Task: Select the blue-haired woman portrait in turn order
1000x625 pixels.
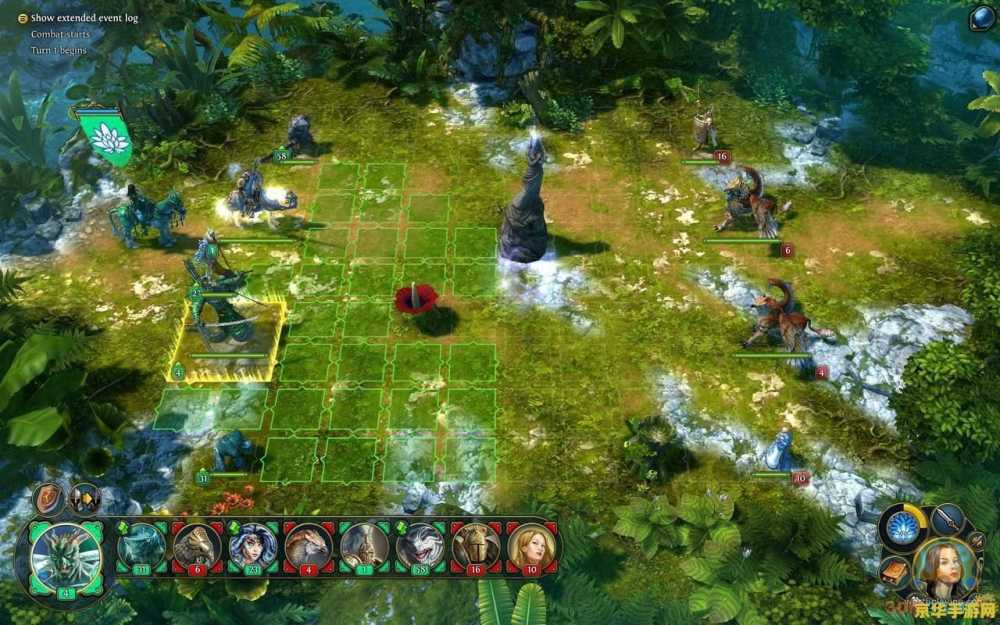Action: click(x=253, y=546)
